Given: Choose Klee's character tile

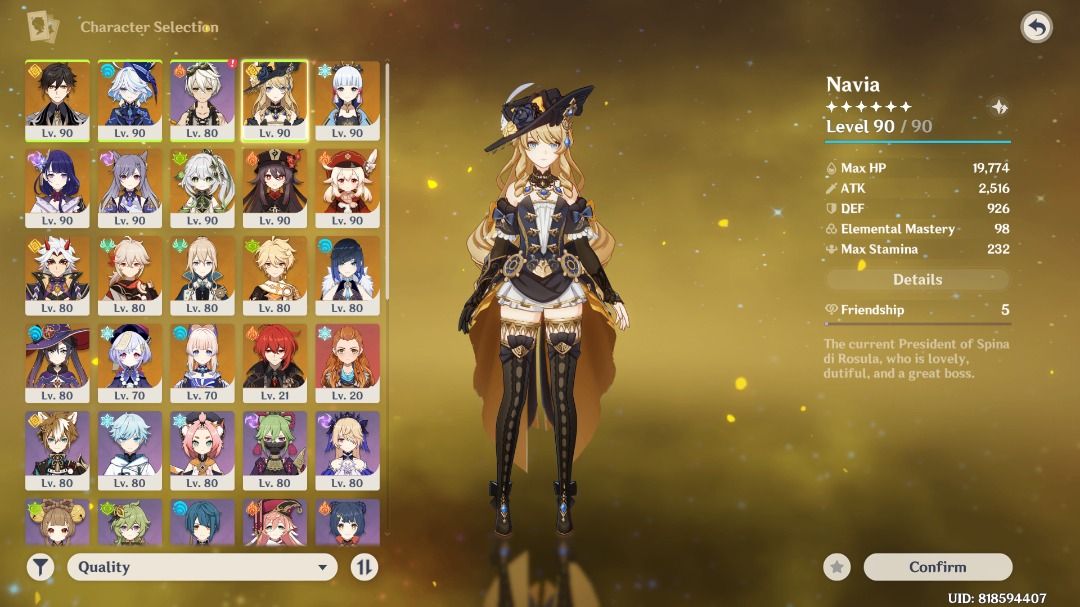Looking at the screenshot, I should click(x=347, y=187).
